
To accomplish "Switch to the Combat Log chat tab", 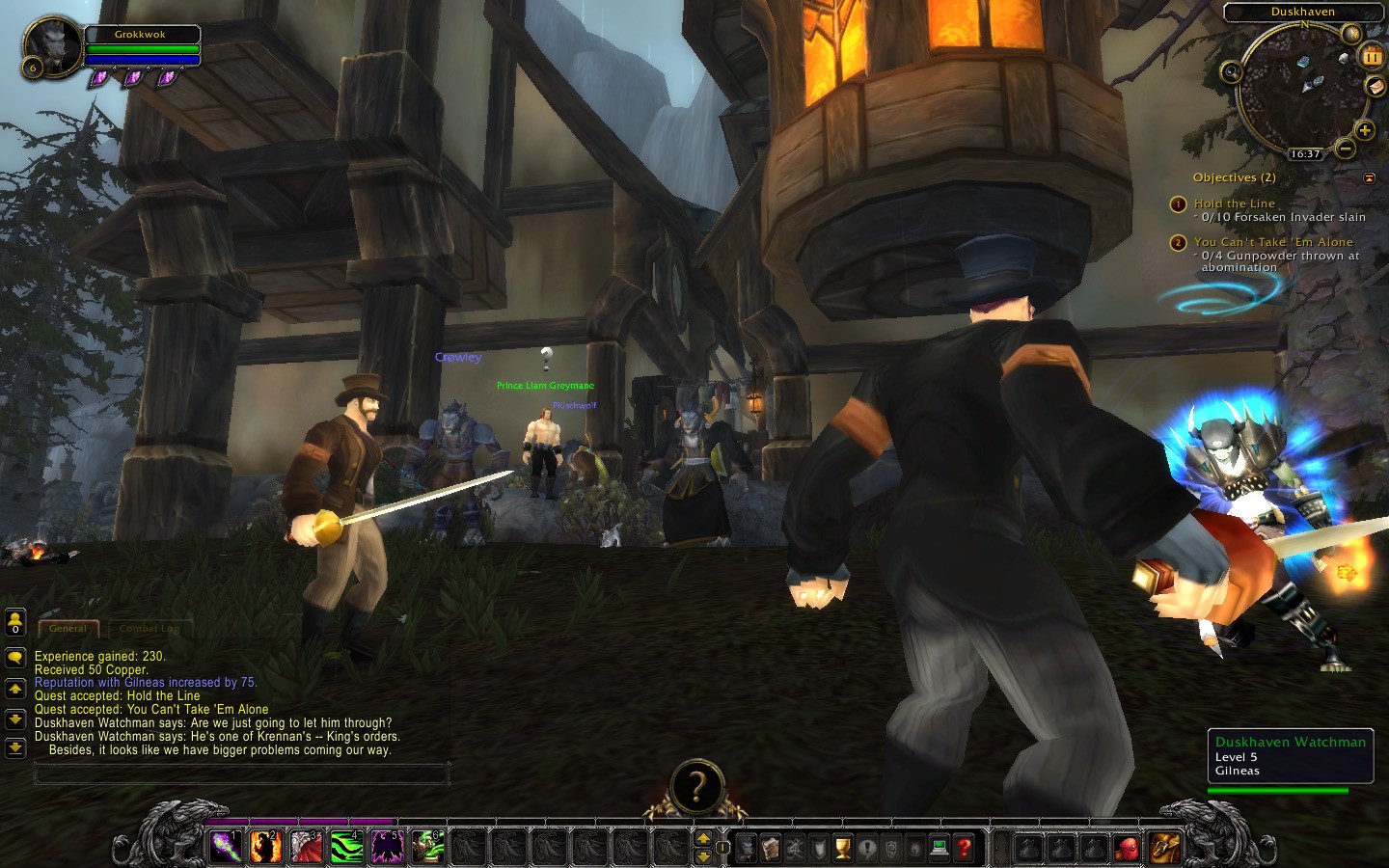I will [x=150, y=628].
